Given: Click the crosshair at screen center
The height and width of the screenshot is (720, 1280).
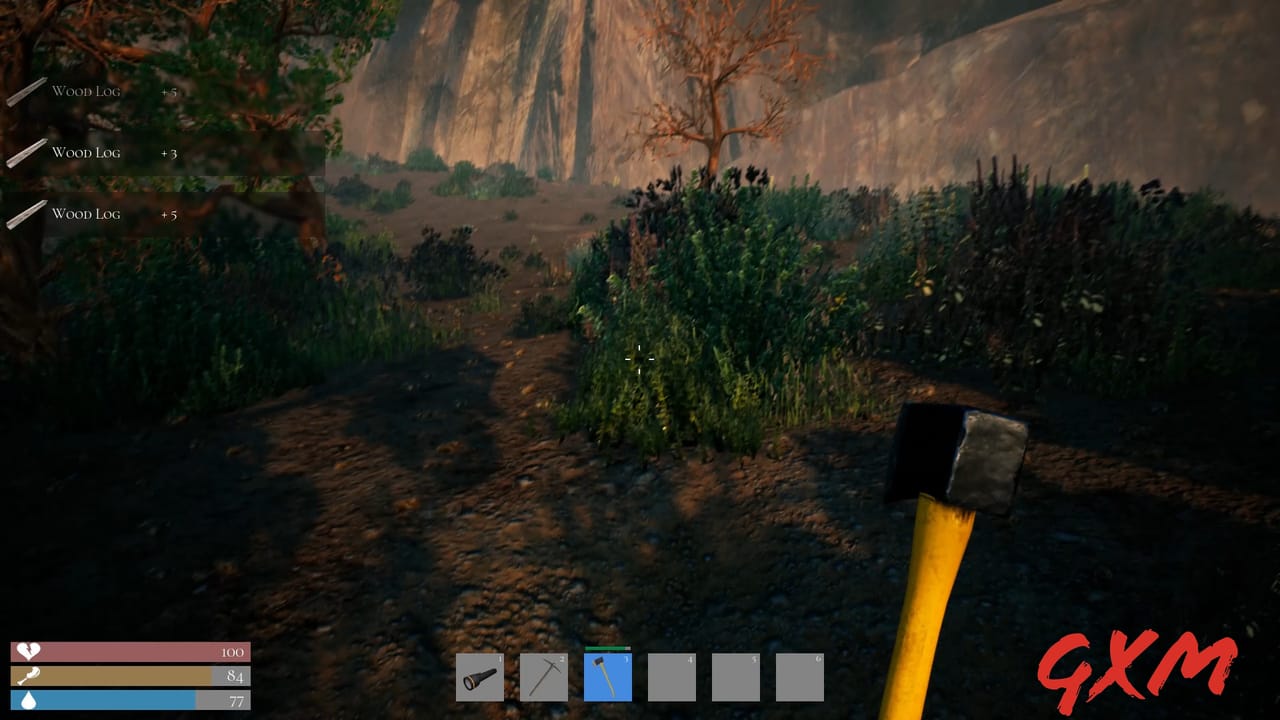Looking at the screenshot, I should 640,359.
